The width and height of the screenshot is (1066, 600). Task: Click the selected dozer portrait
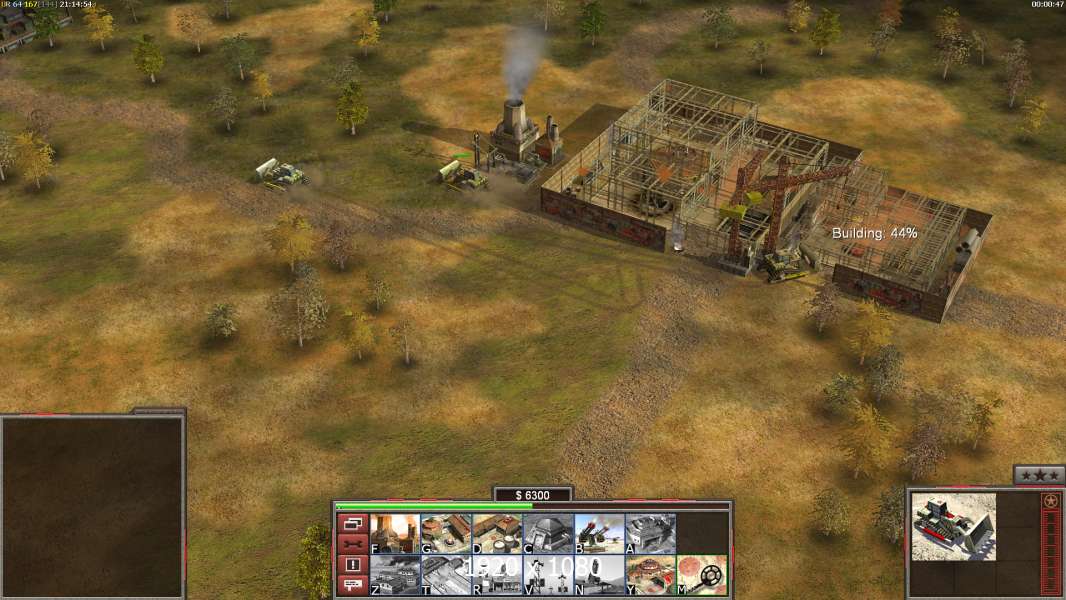954,526
